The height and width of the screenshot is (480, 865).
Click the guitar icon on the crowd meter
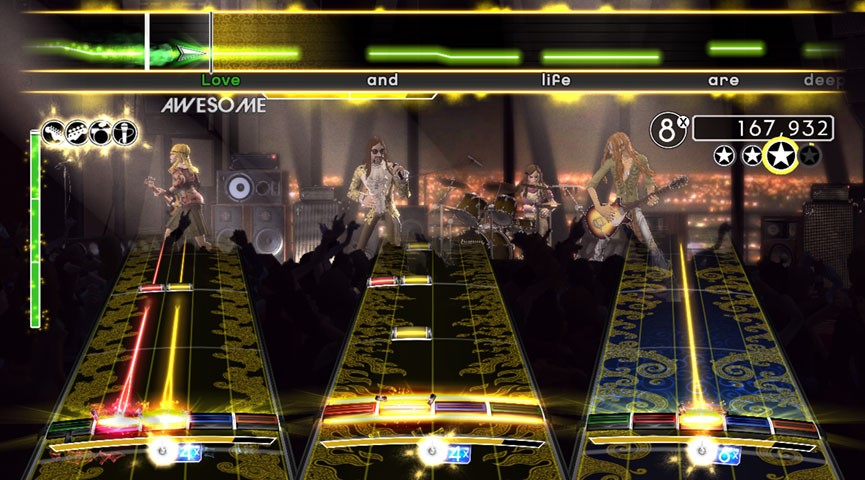(x=52, y=131)
